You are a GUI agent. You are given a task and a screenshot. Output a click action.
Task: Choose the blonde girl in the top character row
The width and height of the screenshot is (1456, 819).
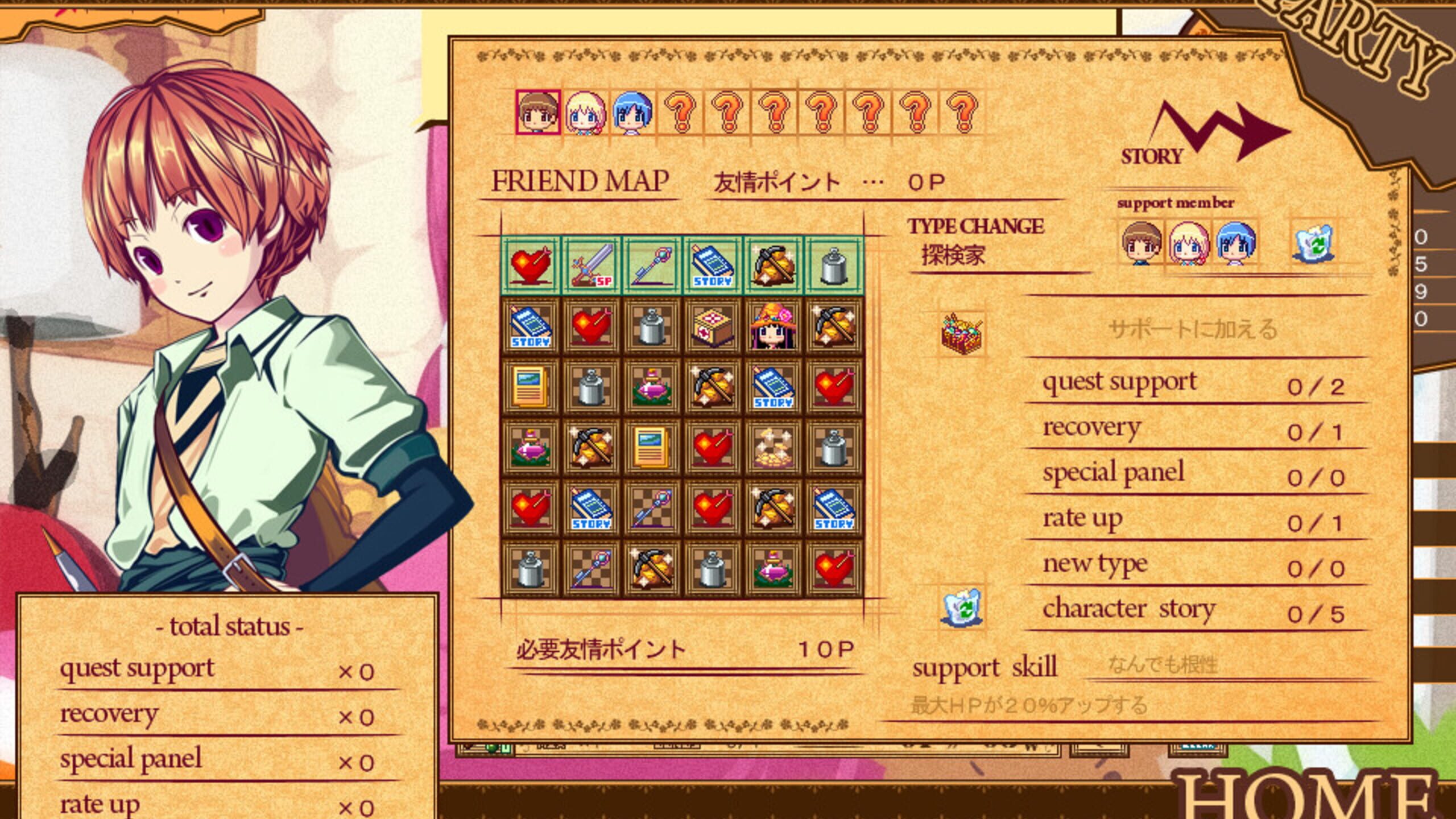point(585,113)
